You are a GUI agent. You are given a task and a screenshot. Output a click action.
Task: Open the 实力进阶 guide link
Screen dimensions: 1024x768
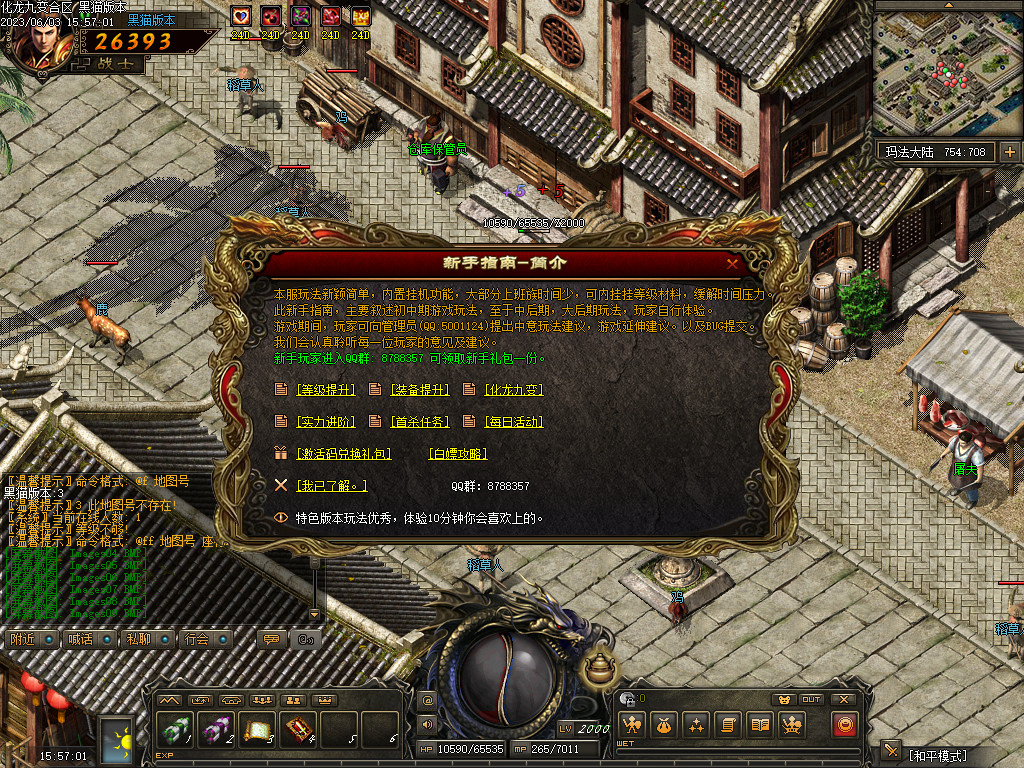tap(326, 422)
